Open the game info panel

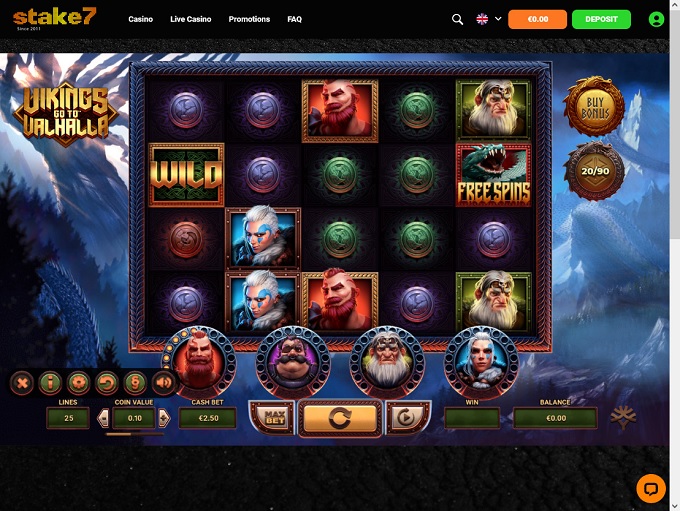coord(50,382)
